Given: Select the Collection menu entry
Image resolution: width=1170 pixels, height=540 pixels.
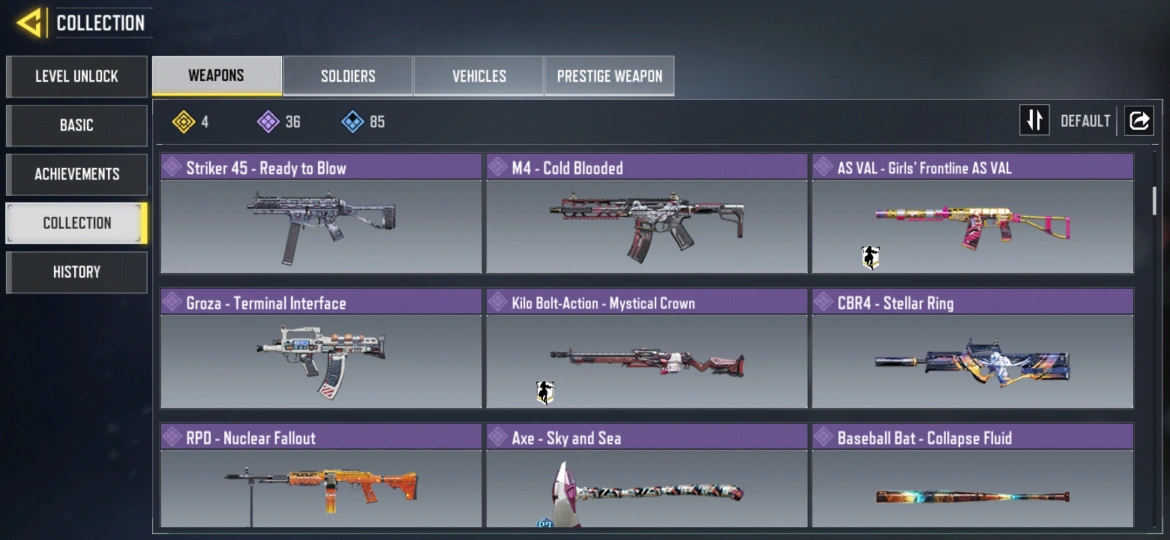Looking at the screenshot, I should (x=77, y=223).
